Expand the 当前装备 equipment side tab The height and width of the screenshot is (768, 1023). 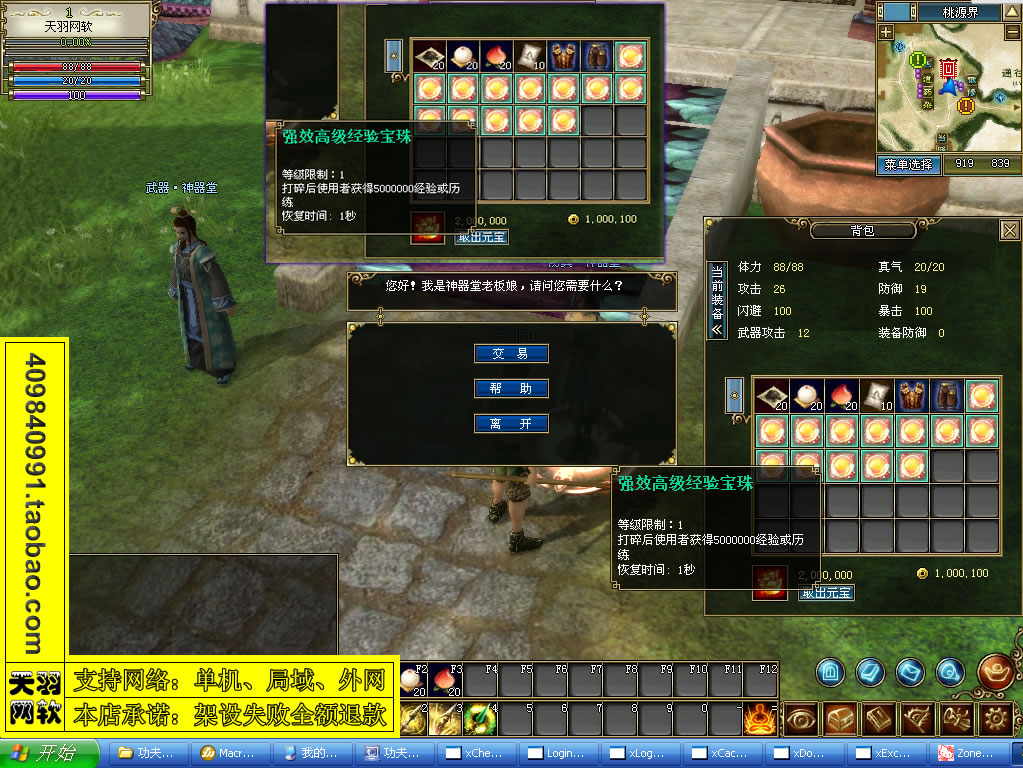coord(717,302)
